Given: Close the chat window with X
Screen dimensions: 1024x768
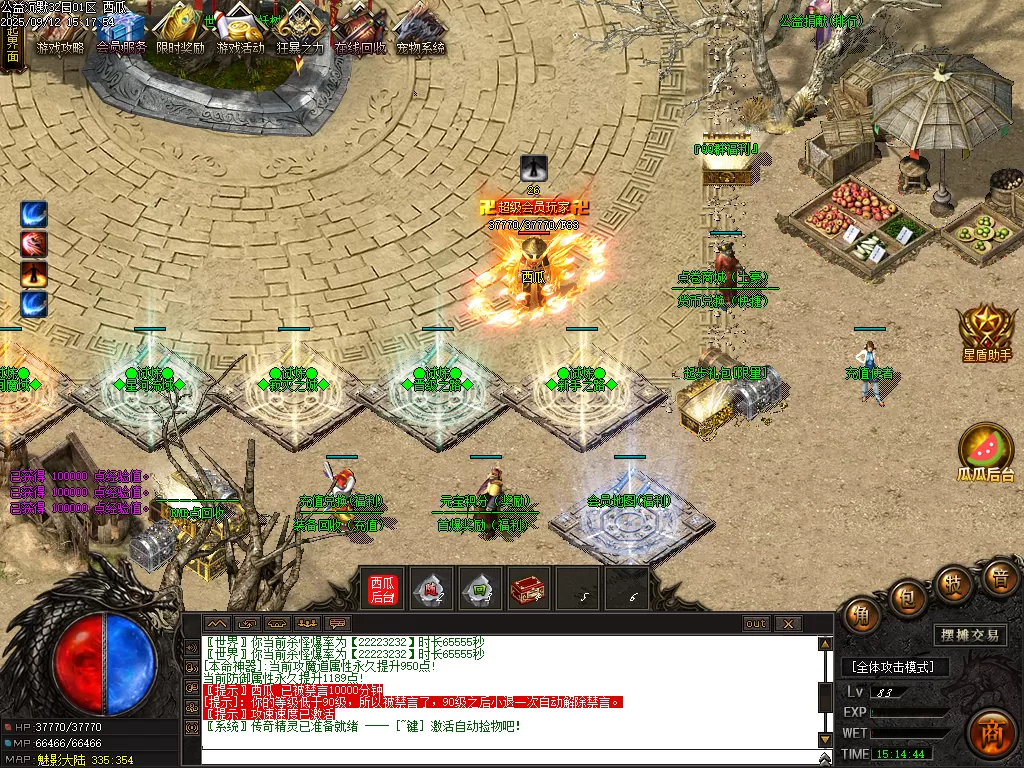Looking at the screenshot, I should click(x=789, y=624).
